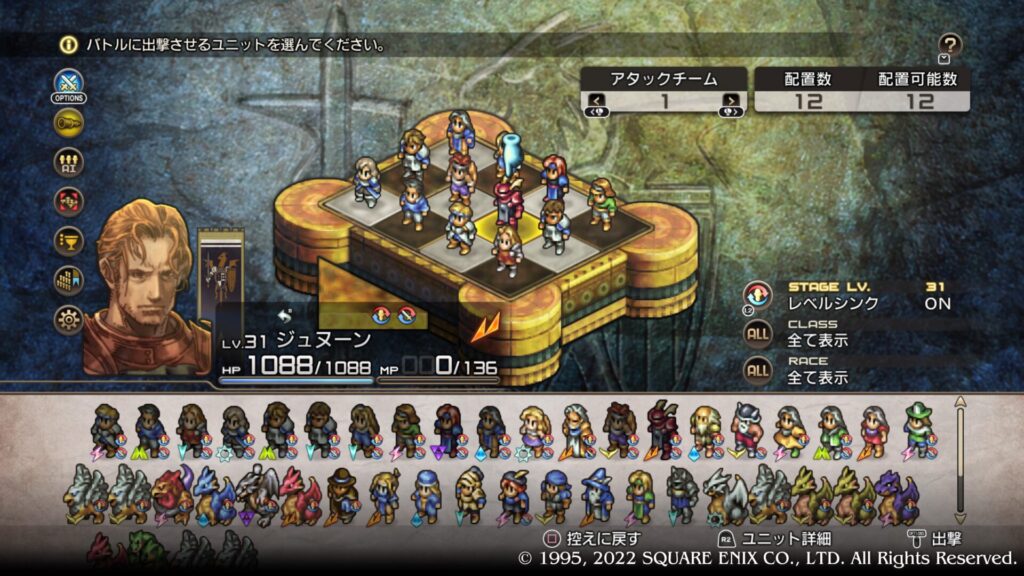Choose the dark red armored knight in the roster
1024x576 pixels.
pos(661,430)
